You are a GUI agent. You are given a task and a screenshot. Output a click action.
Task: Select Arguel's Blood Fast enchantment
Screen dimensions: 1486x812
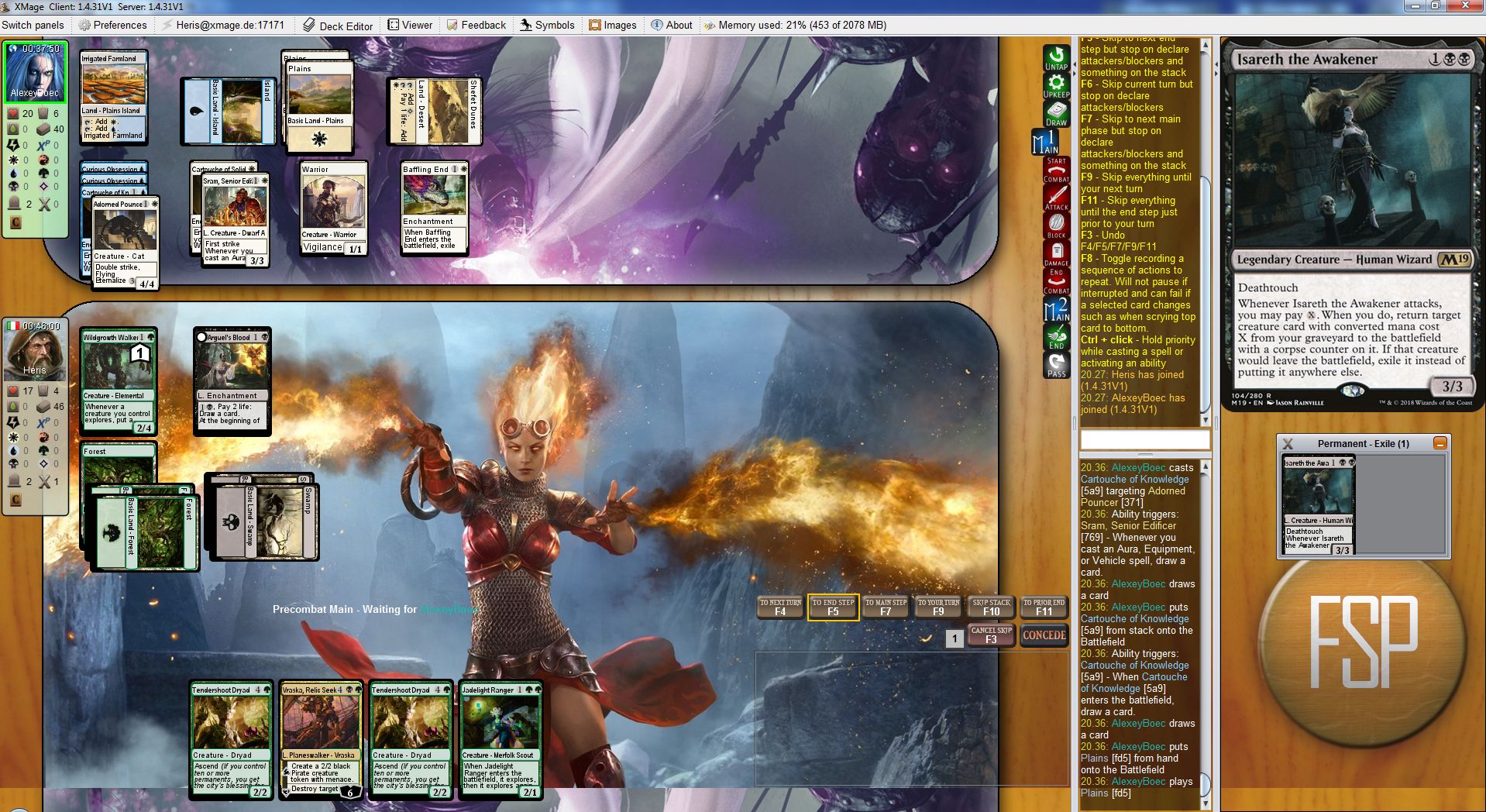[232, 380]
